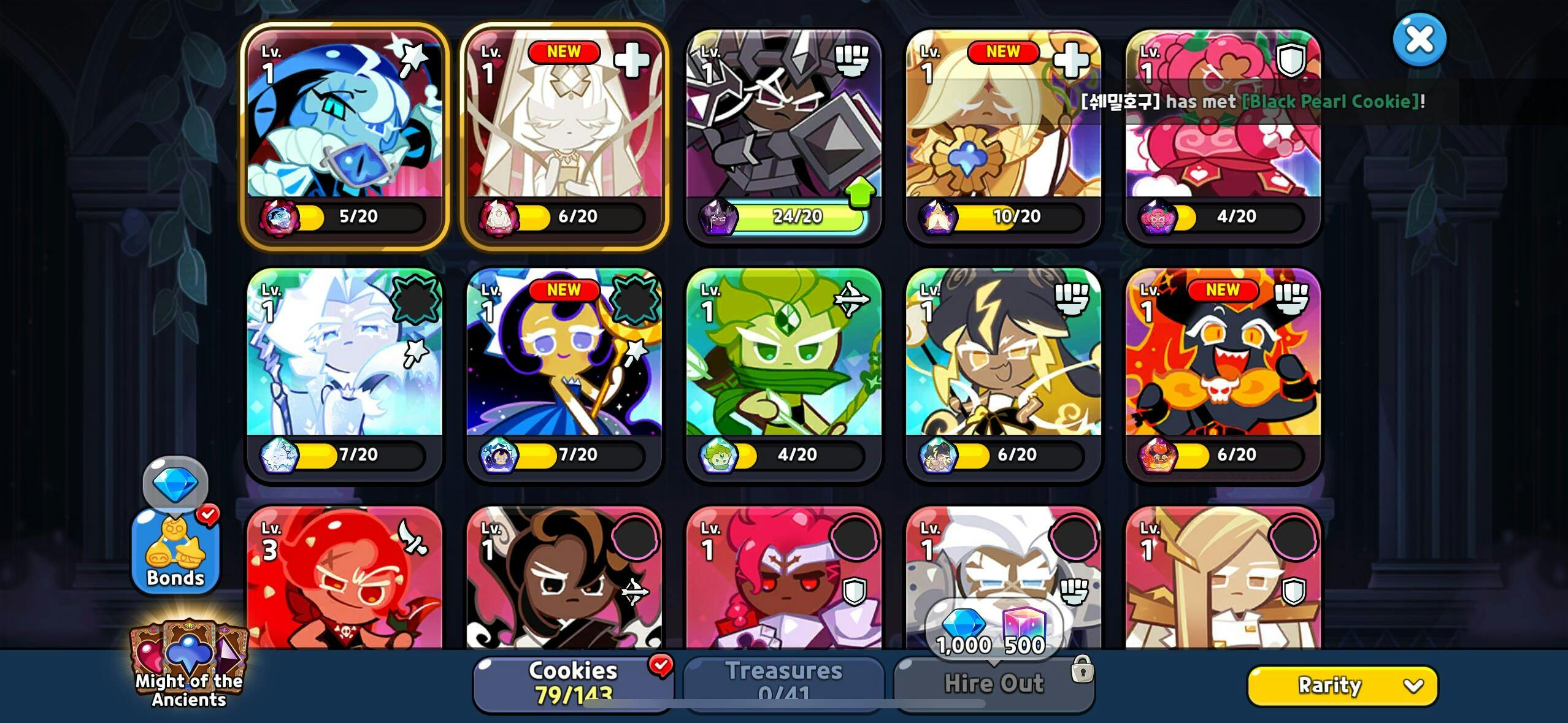The height and width of the screenshot is (723, 1568).
Task: Select the red-haired level 3 cookie card
Action: [x=344, y=583]
